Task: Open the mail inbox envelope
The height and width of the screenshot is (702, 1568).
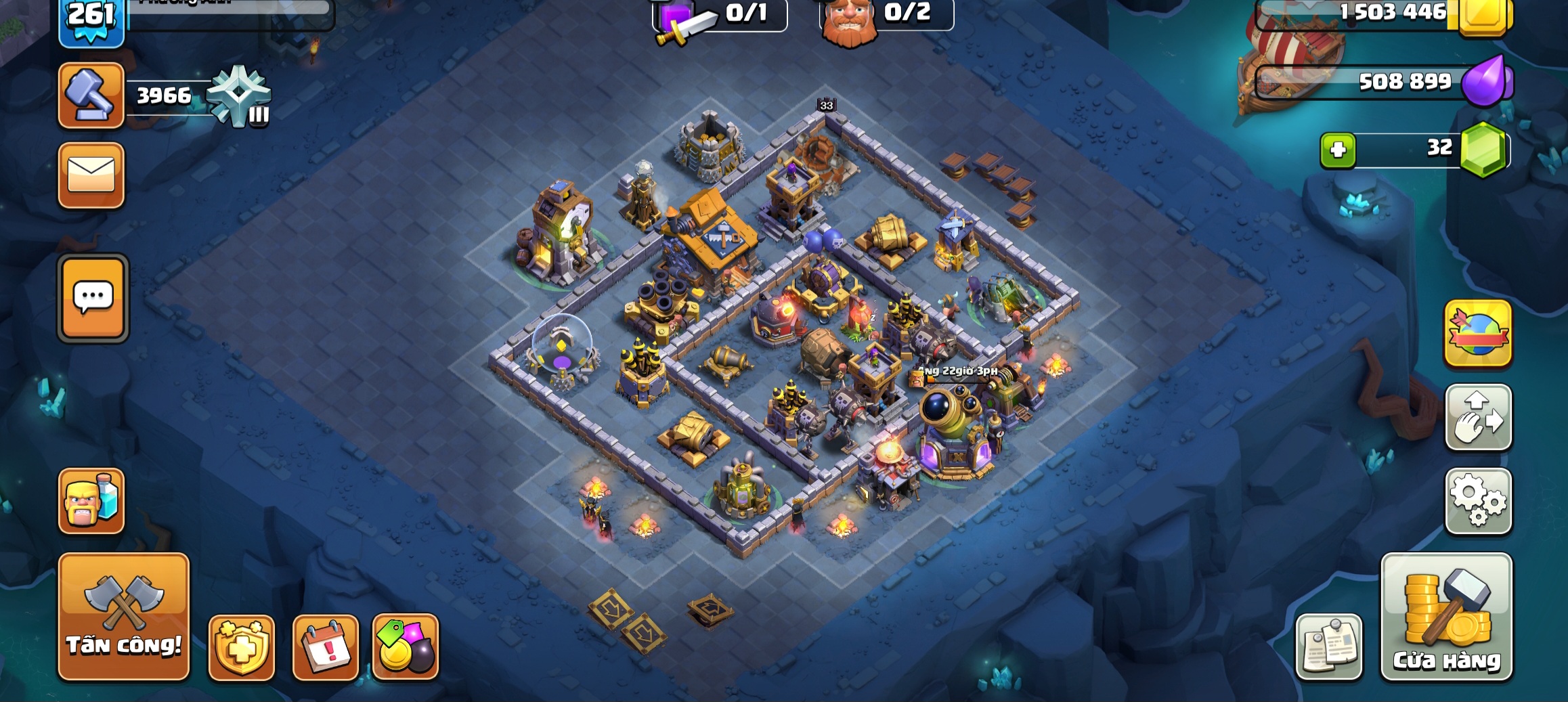Action: point(91,175)
